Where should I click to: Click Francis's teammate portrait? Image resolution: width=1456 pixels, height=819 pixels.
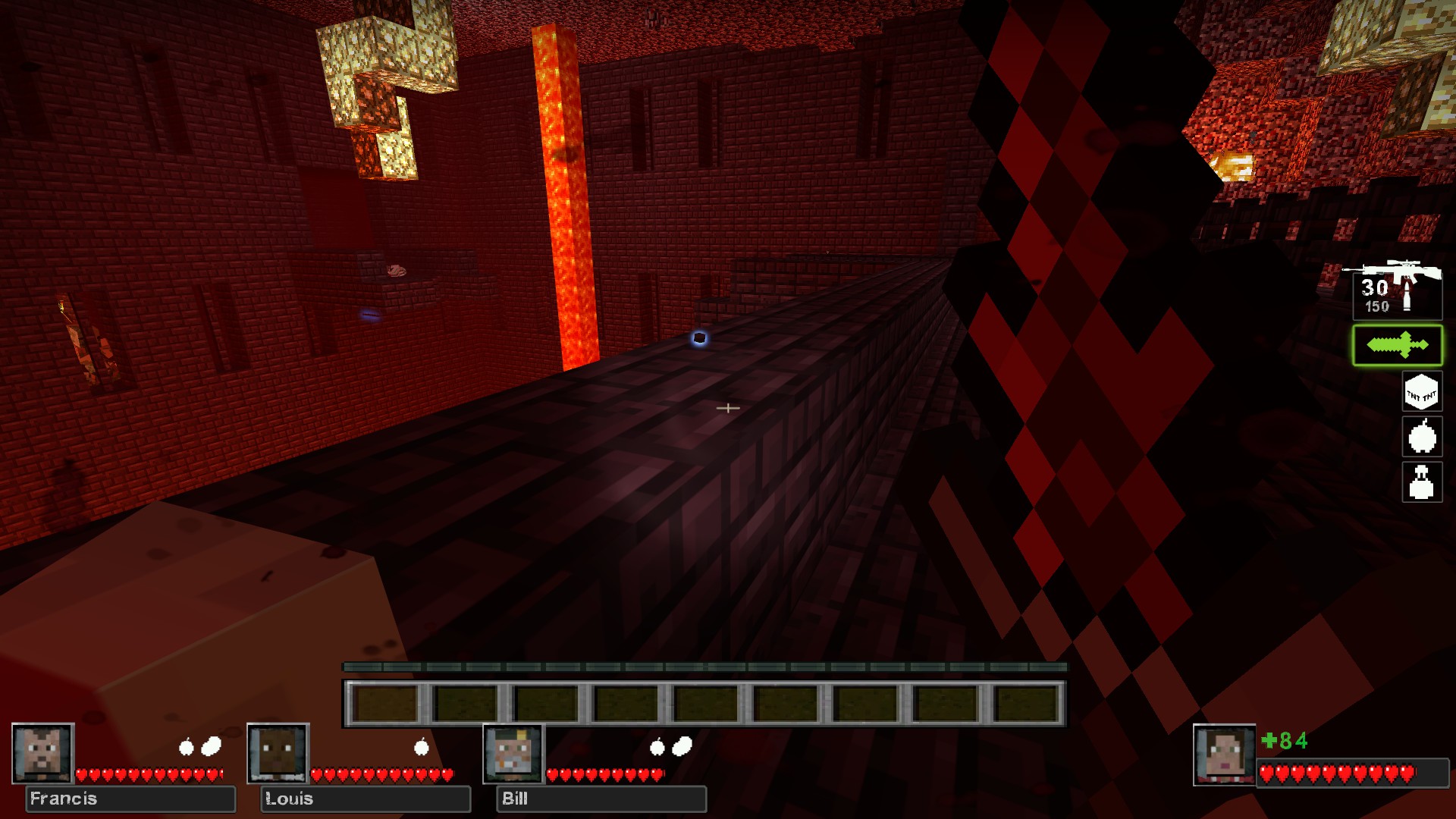click(43, 753)
